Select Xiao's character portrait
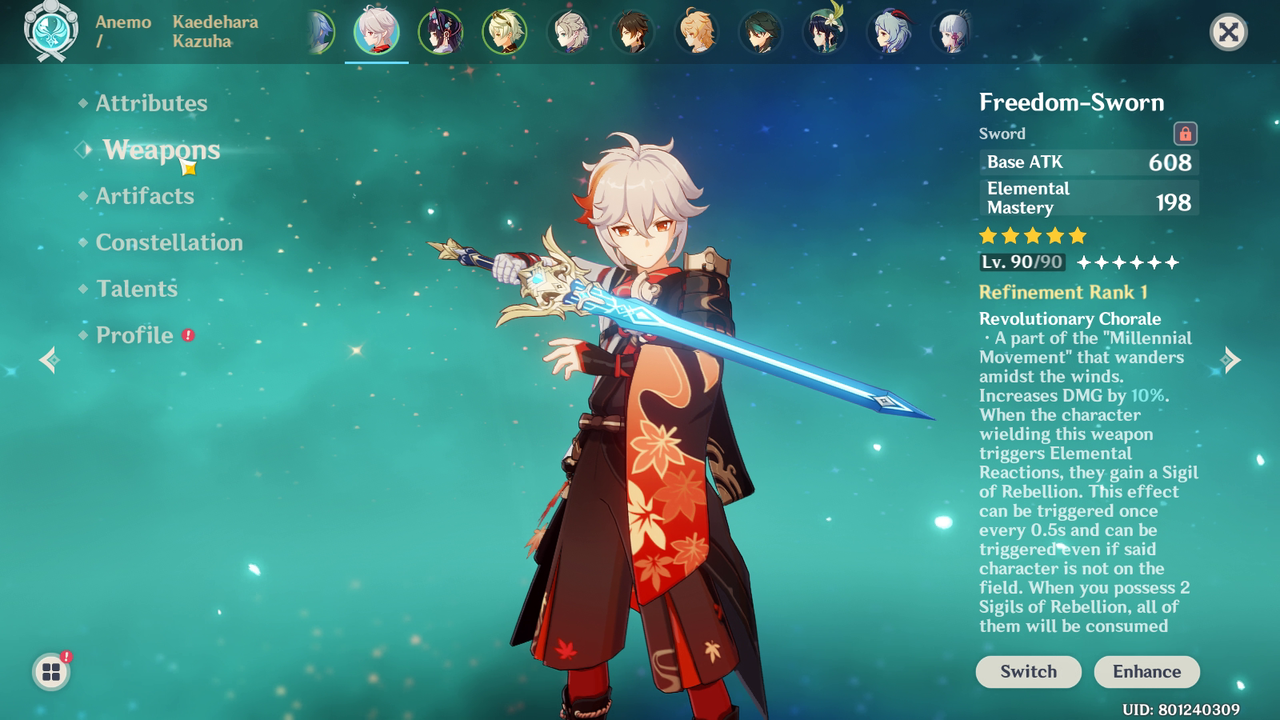The image size is (1280, 720). point(760,32)
